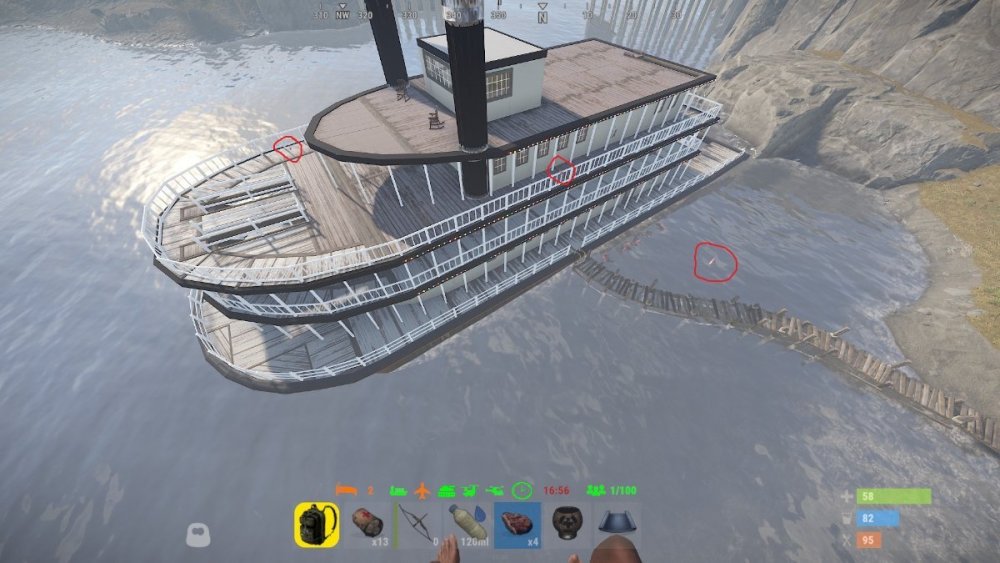Click the orange bed sleeping bag icon
The width and height of the screenshot is (1000, 563).
click(x=345, y=491)
